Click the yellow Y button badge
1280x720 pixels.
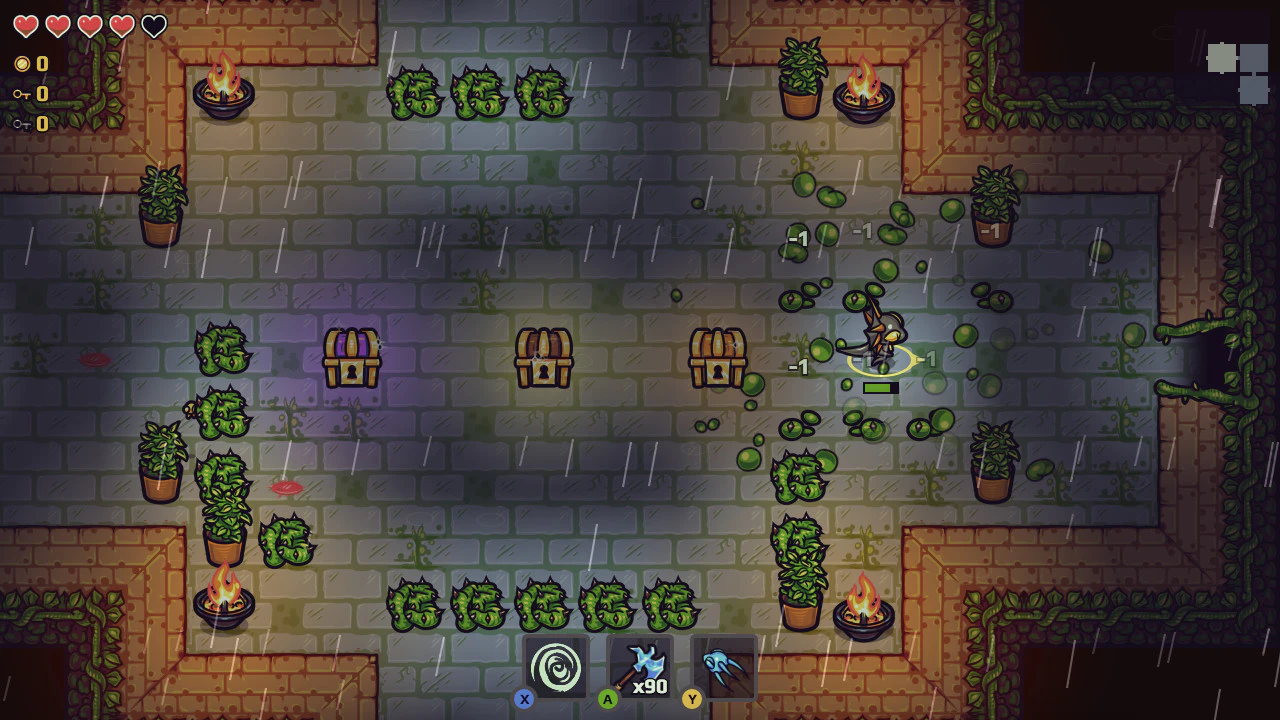[x=692, y=699]
